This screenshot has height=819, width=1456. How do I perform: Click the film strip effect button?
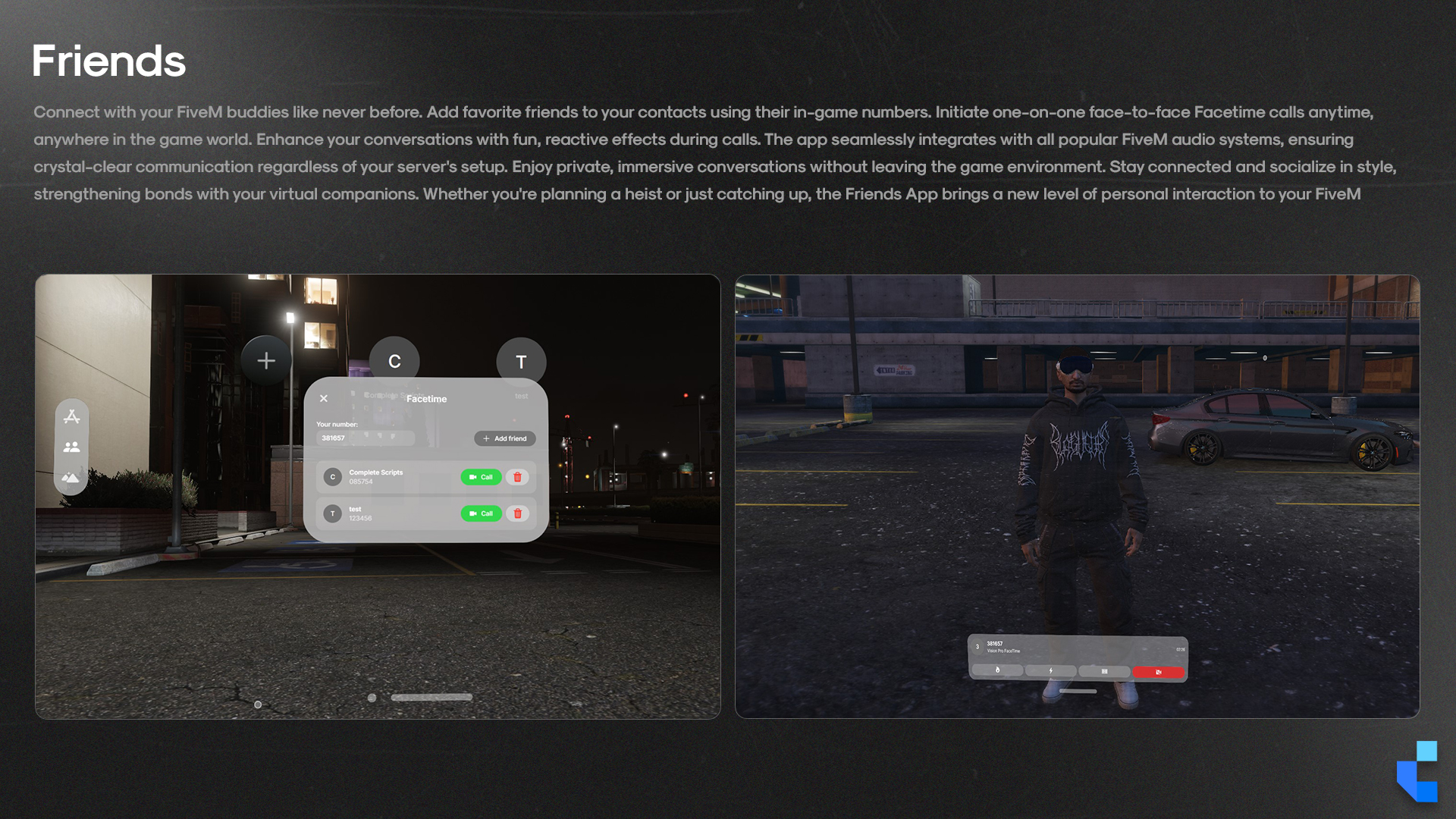(x=1104, y=671)
